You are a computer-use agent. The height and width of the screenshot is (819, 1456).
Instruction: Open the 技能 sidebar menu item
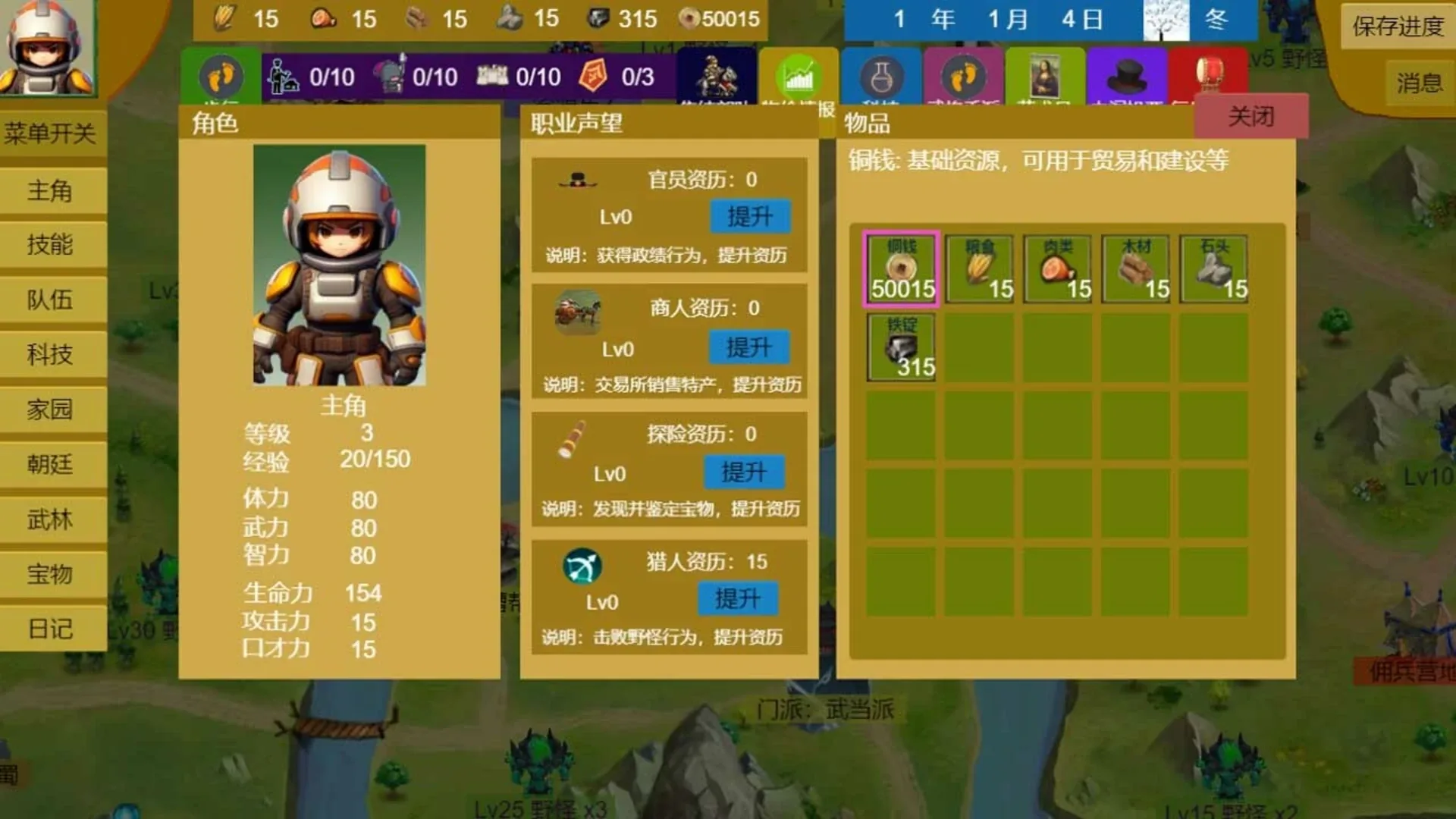click(x=53, y=246)
